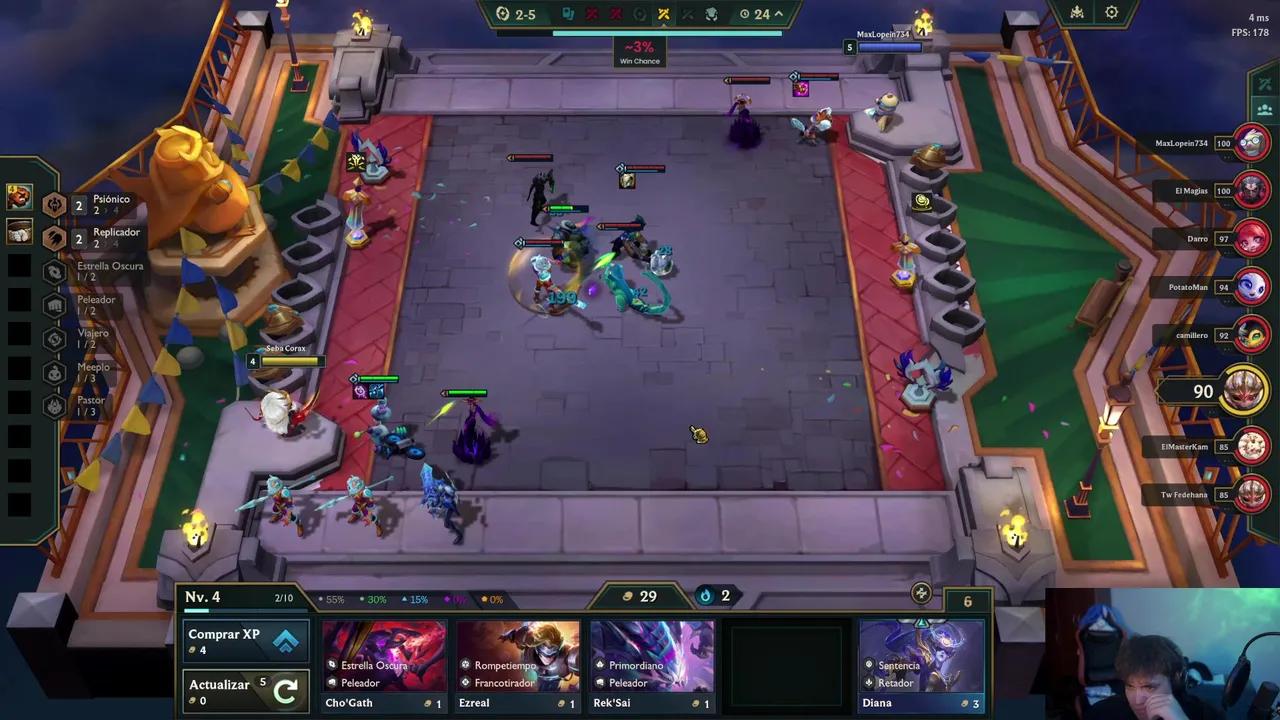Click the highlighted crossed-swords round icon
This screenshot has height=720, width=1280.
click(x=665, y=13)
